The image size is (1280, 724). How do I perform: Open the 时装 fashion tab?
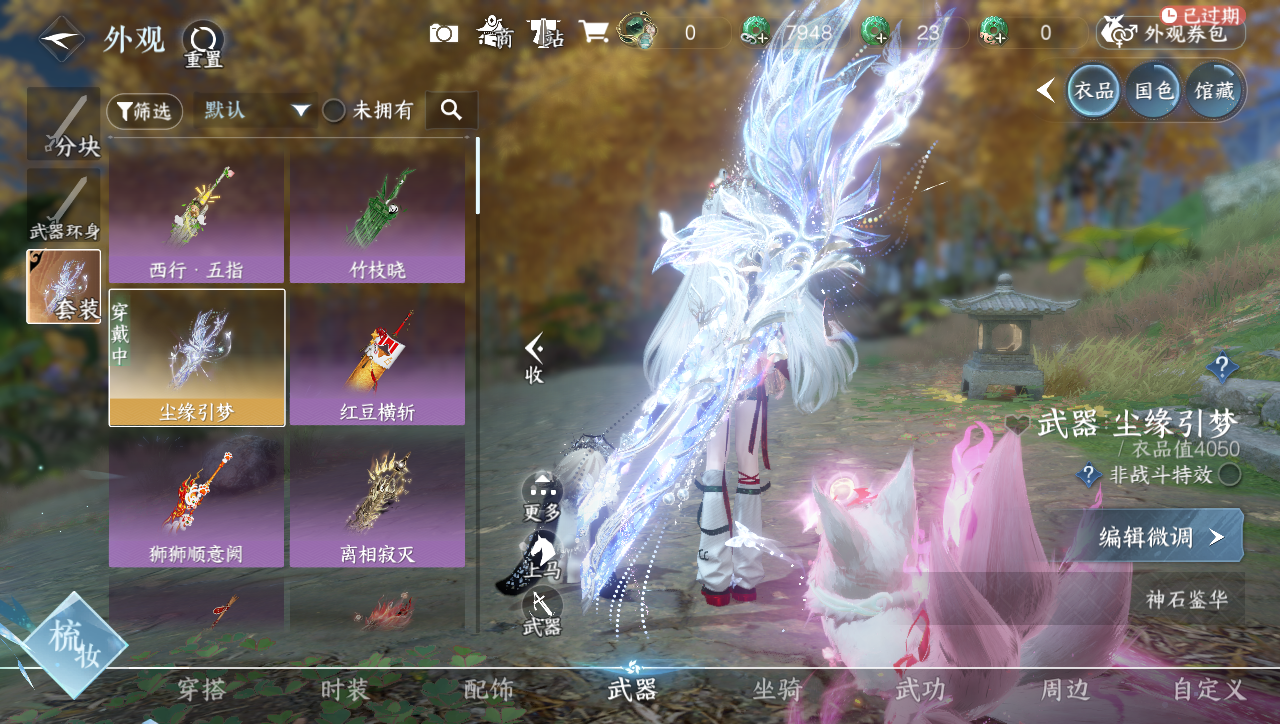point(345,689)
